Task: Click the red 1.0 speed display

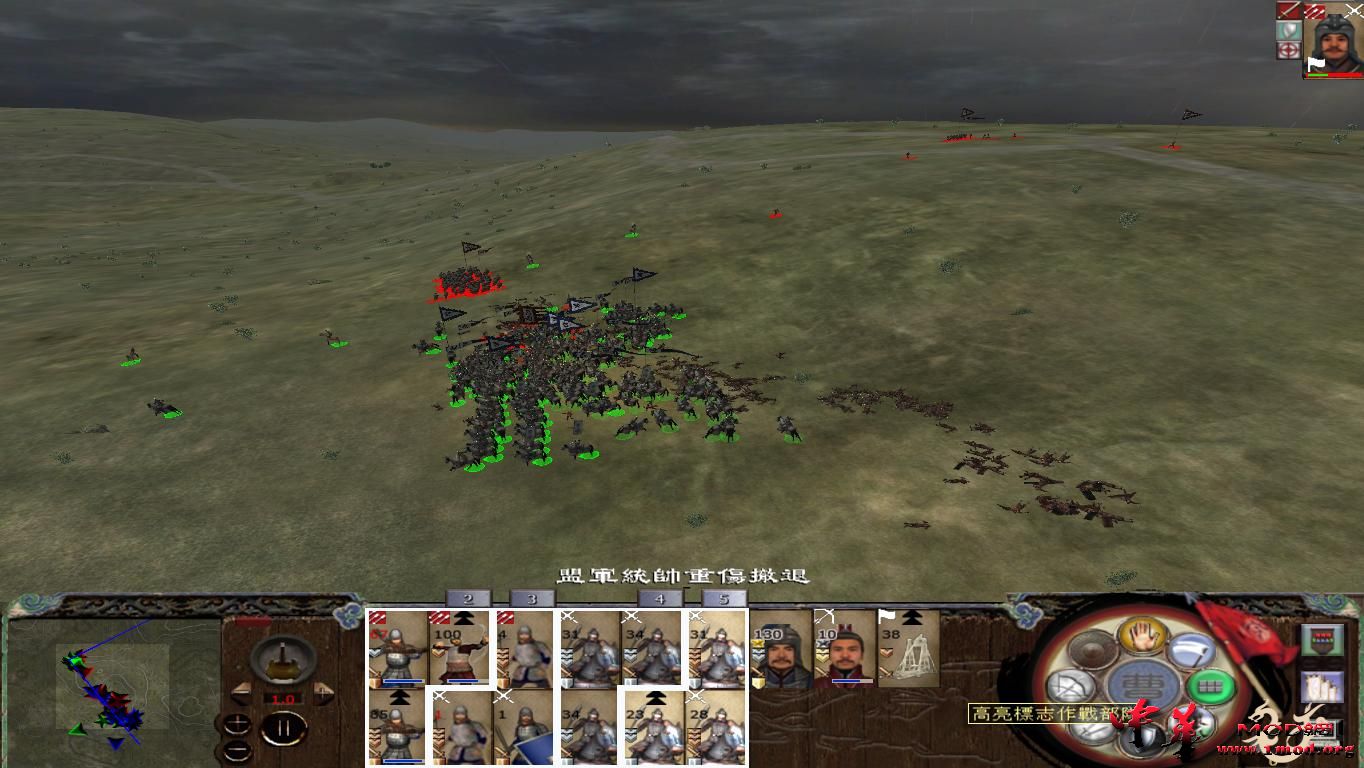Action: 283,698
